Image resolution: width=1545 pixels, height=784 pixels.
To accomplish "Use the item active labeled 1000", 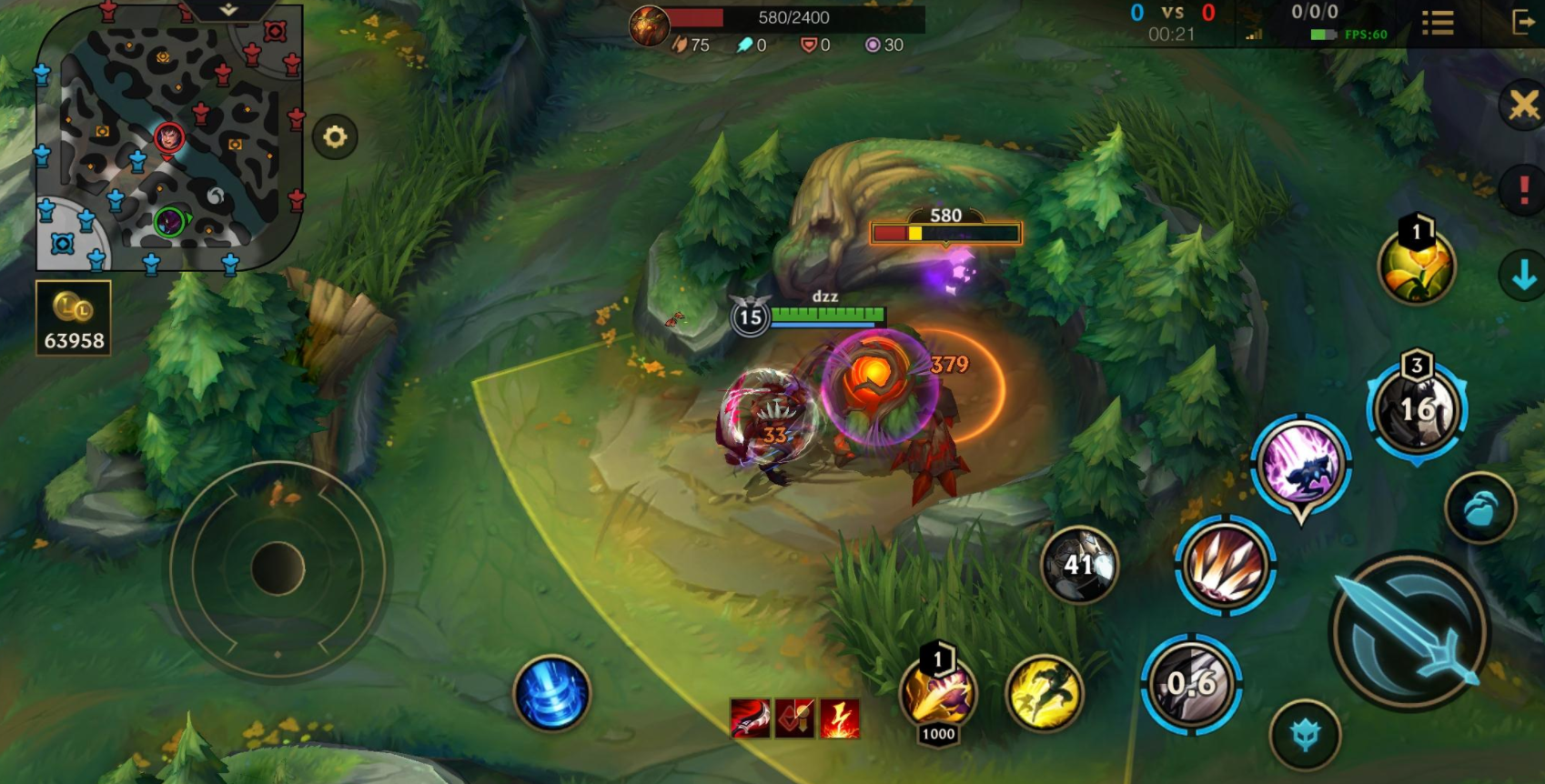I will tap(938, 694).
